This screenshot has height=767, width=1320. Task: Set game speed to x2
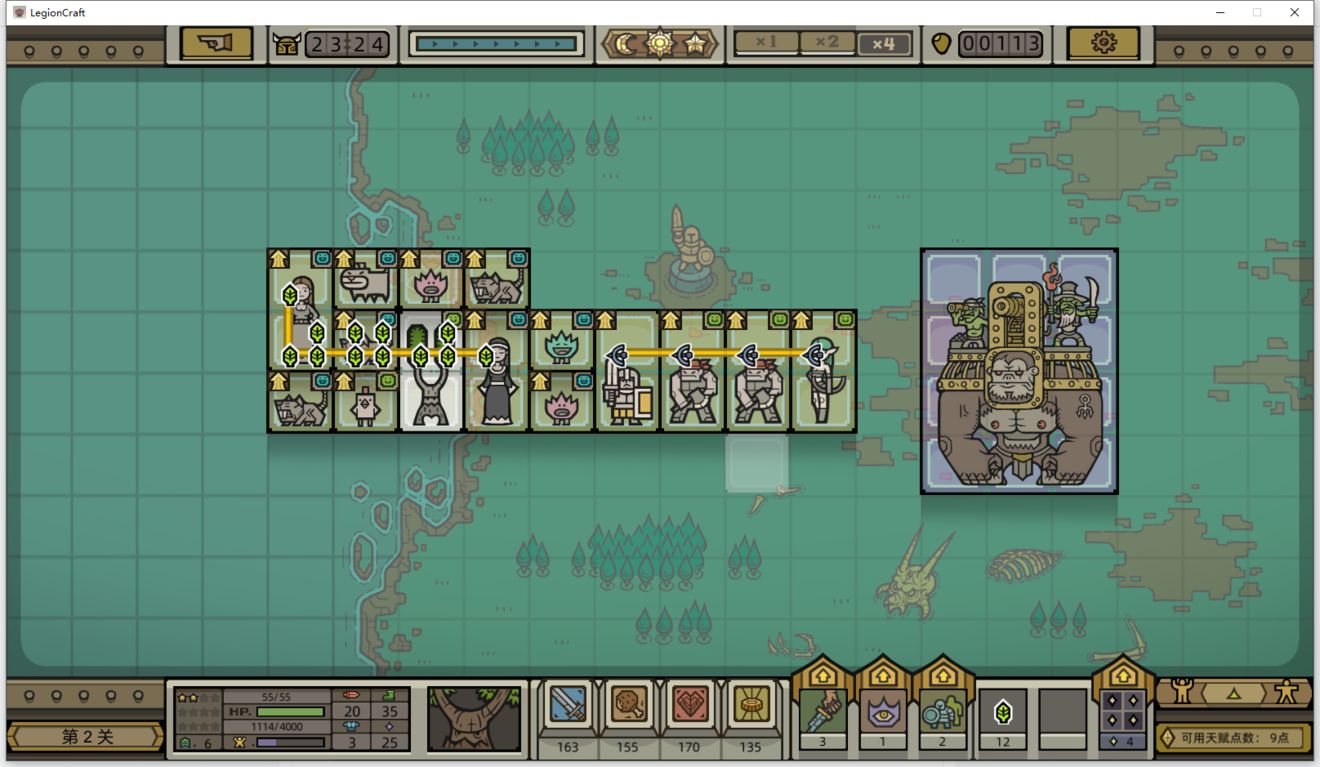pyautogui.click(x=826, y=43)
